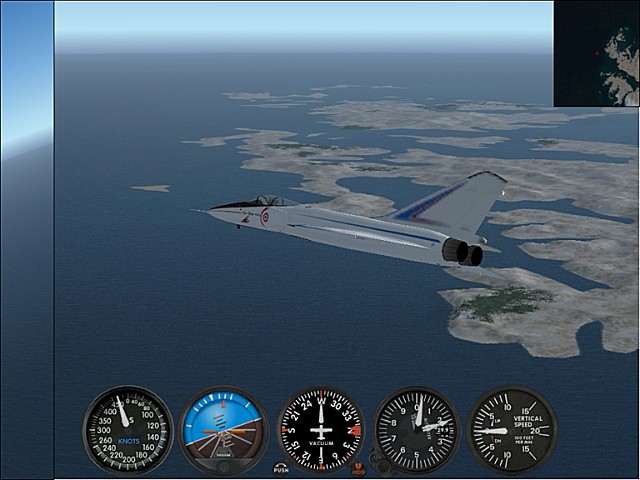
Task: Click the Vertical Speed indicator gauge
Action: click(x=511, y=429)
